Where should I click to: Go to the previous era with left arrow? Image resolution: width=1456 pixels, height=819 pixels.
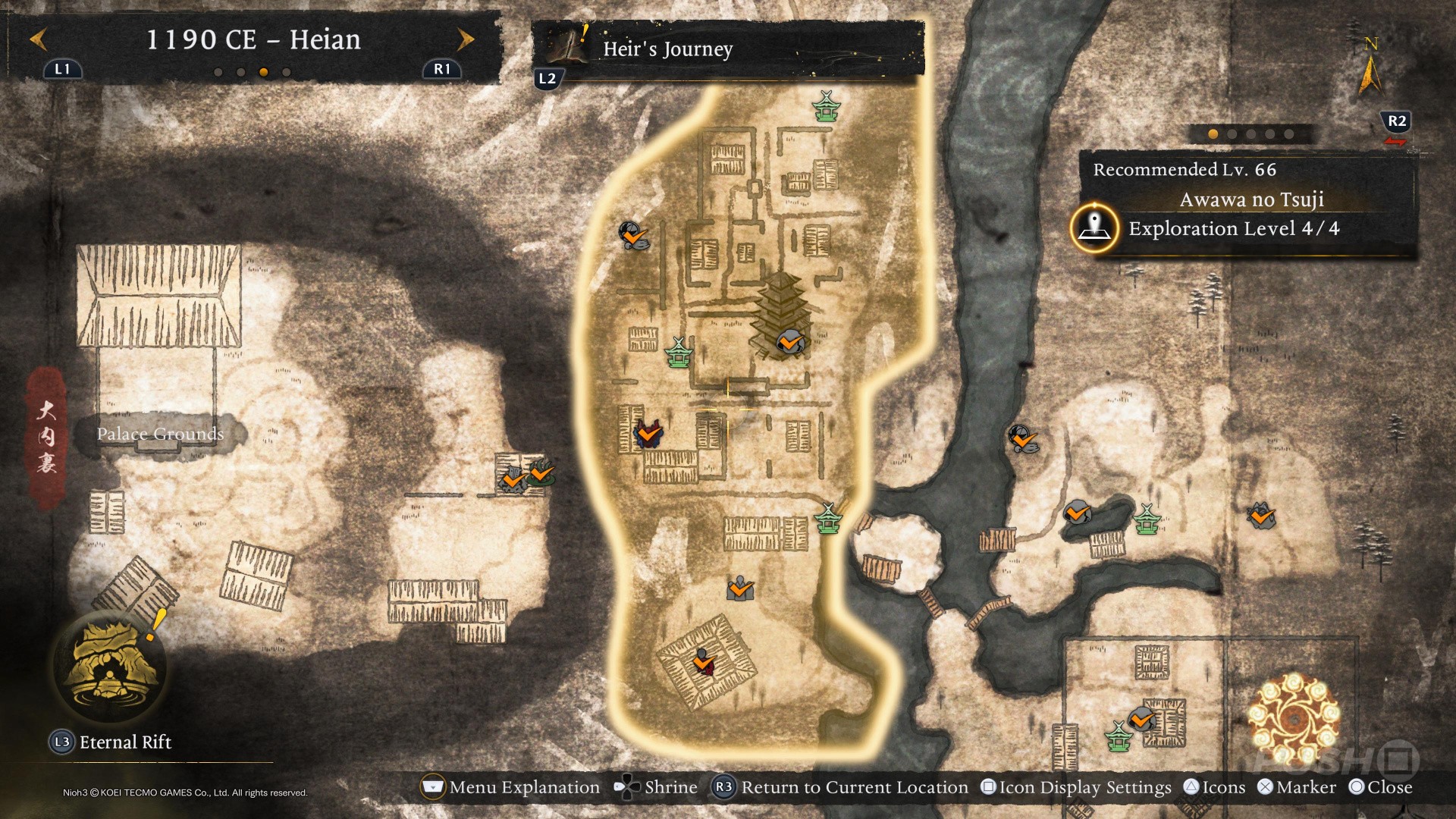point(39,39)
